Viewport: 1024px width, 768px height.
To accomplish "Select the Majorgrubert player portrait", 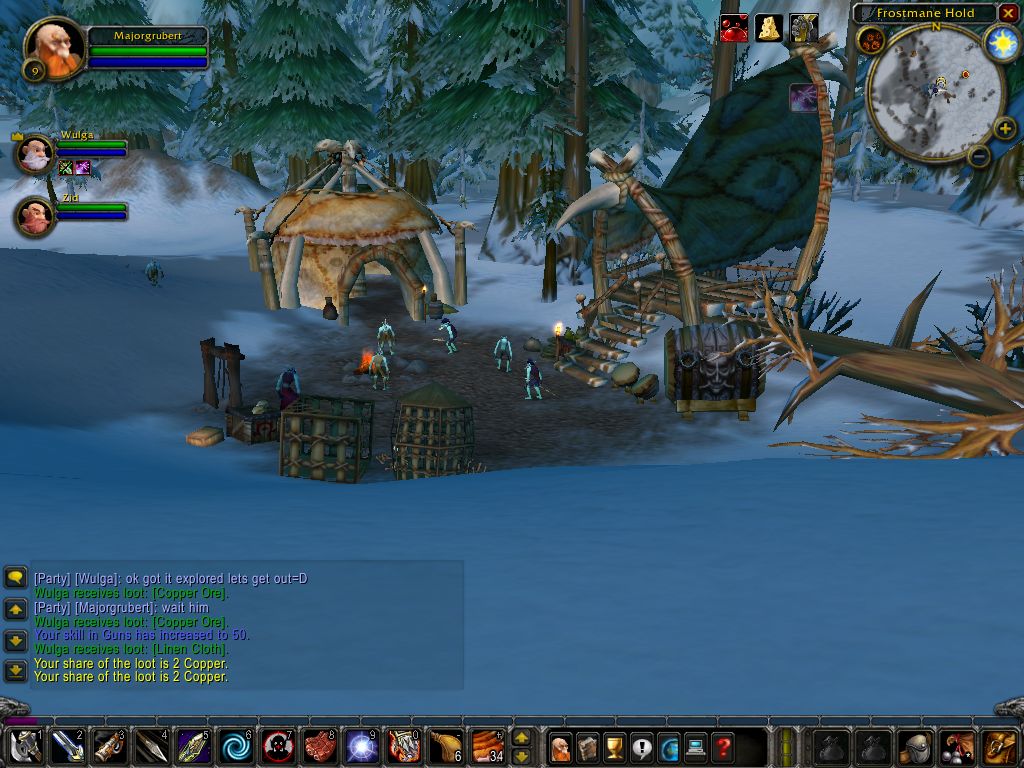I will pyautogui.click(x=53, y=47).
